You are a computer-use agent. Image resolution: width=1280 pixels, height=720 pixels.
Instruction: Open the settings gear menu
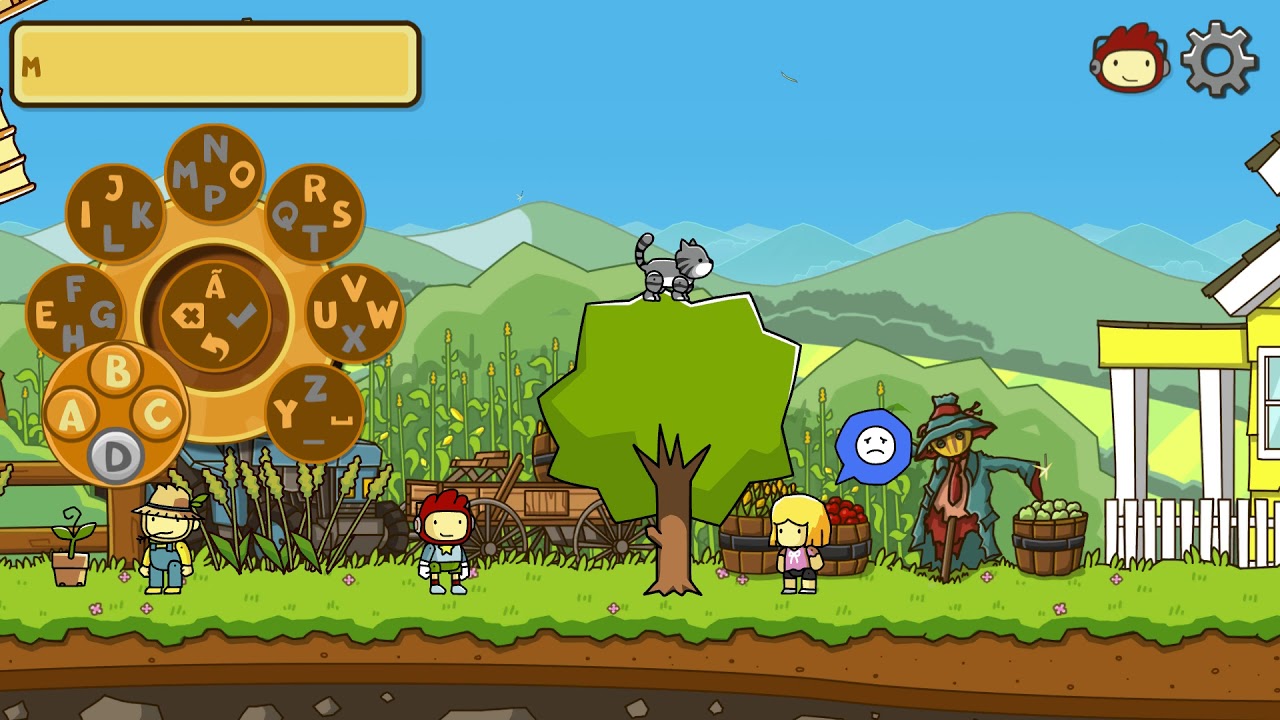pos(1219,59)
